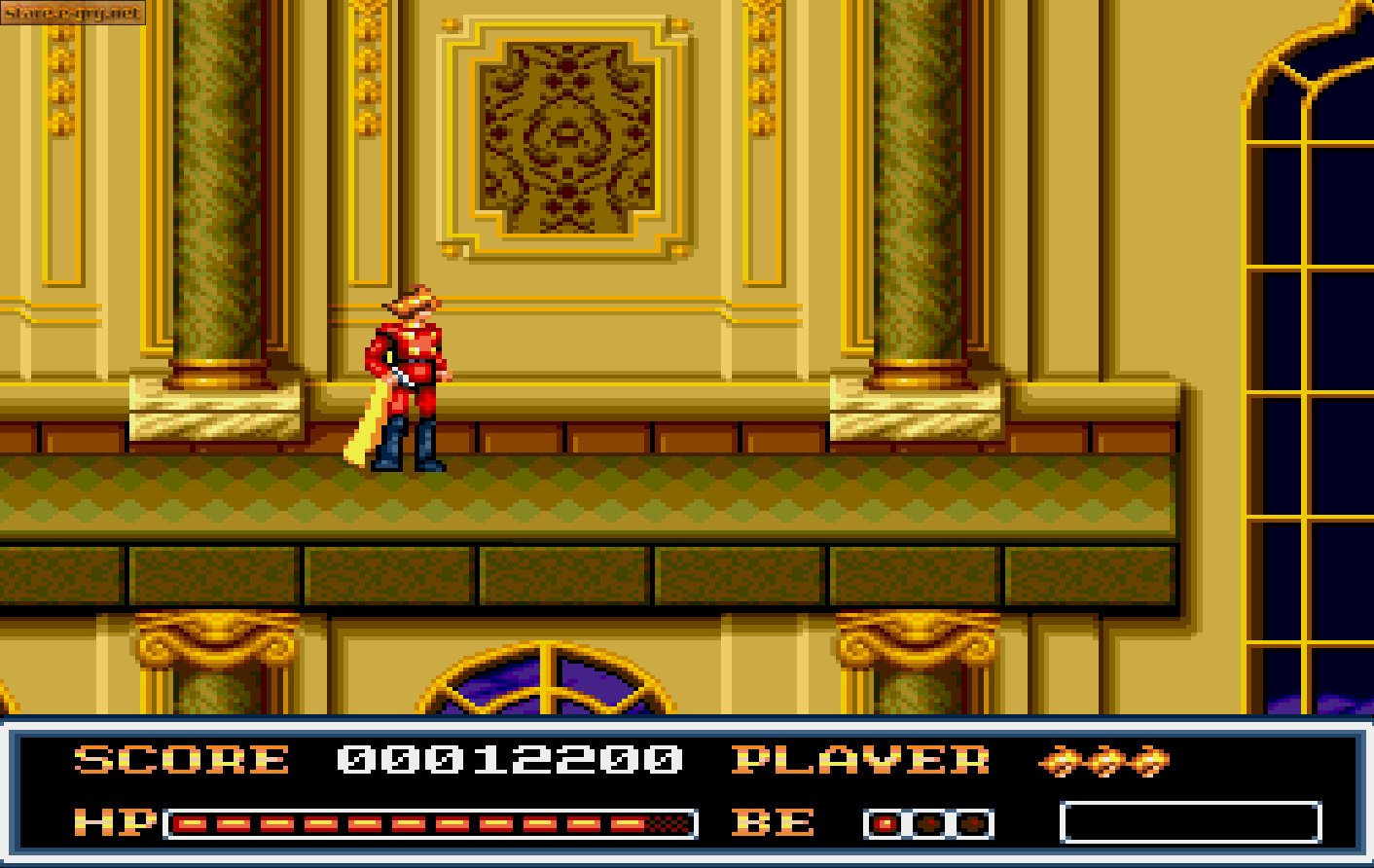
Task: Open the empty item box slot
Action: (1192, 822)
